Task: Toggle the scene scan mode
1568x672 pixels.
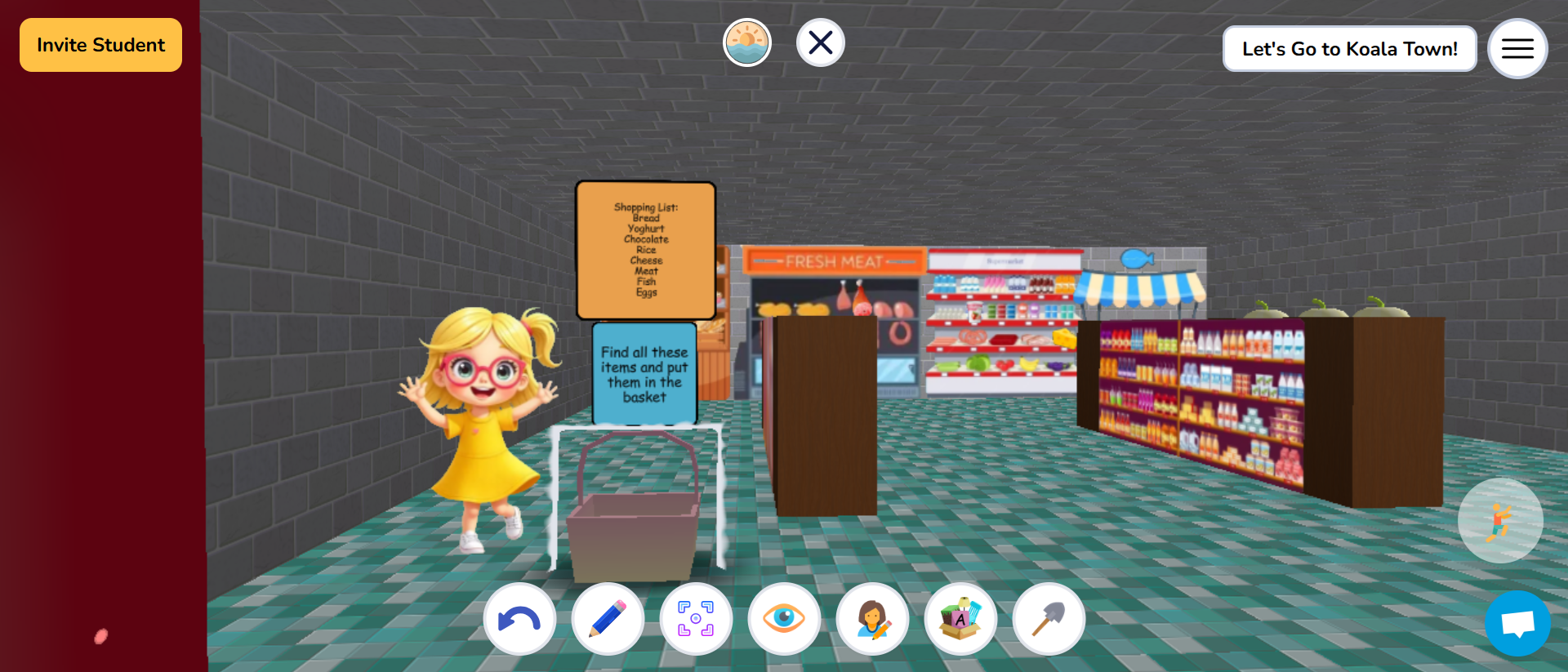Action: 696,619
